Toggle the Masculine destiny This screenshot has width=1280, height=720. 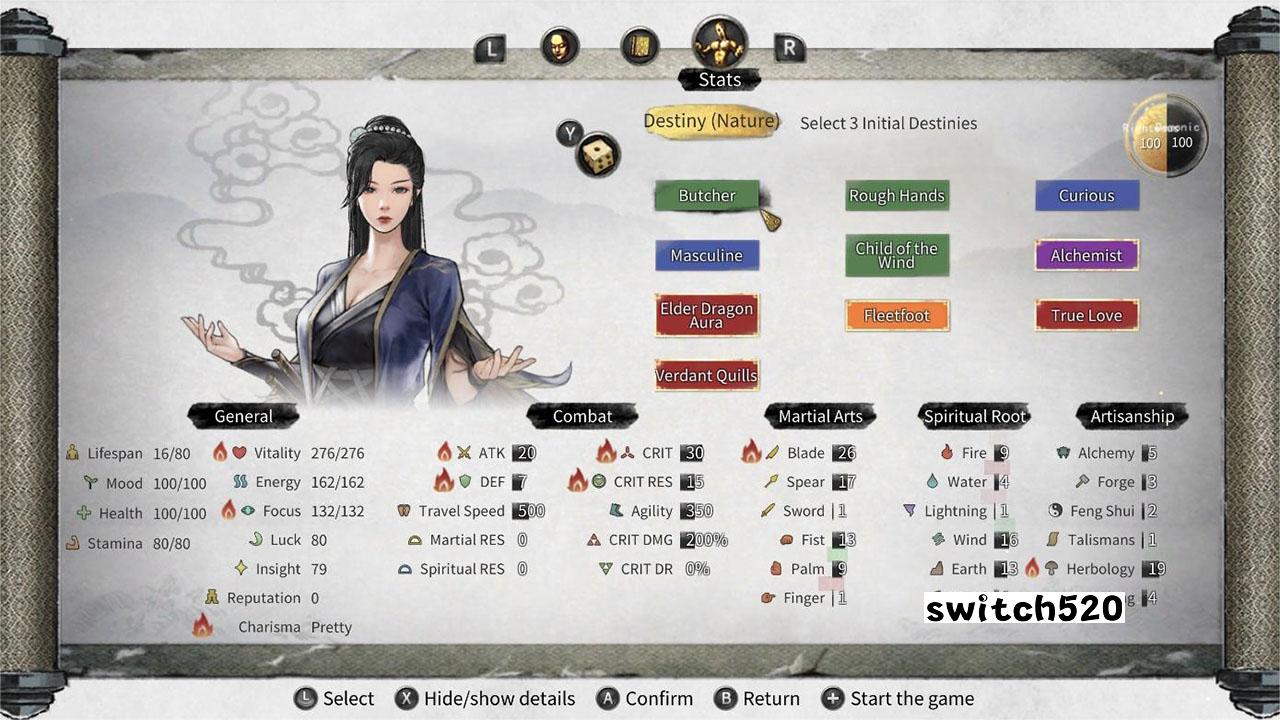tap(707, 255)
